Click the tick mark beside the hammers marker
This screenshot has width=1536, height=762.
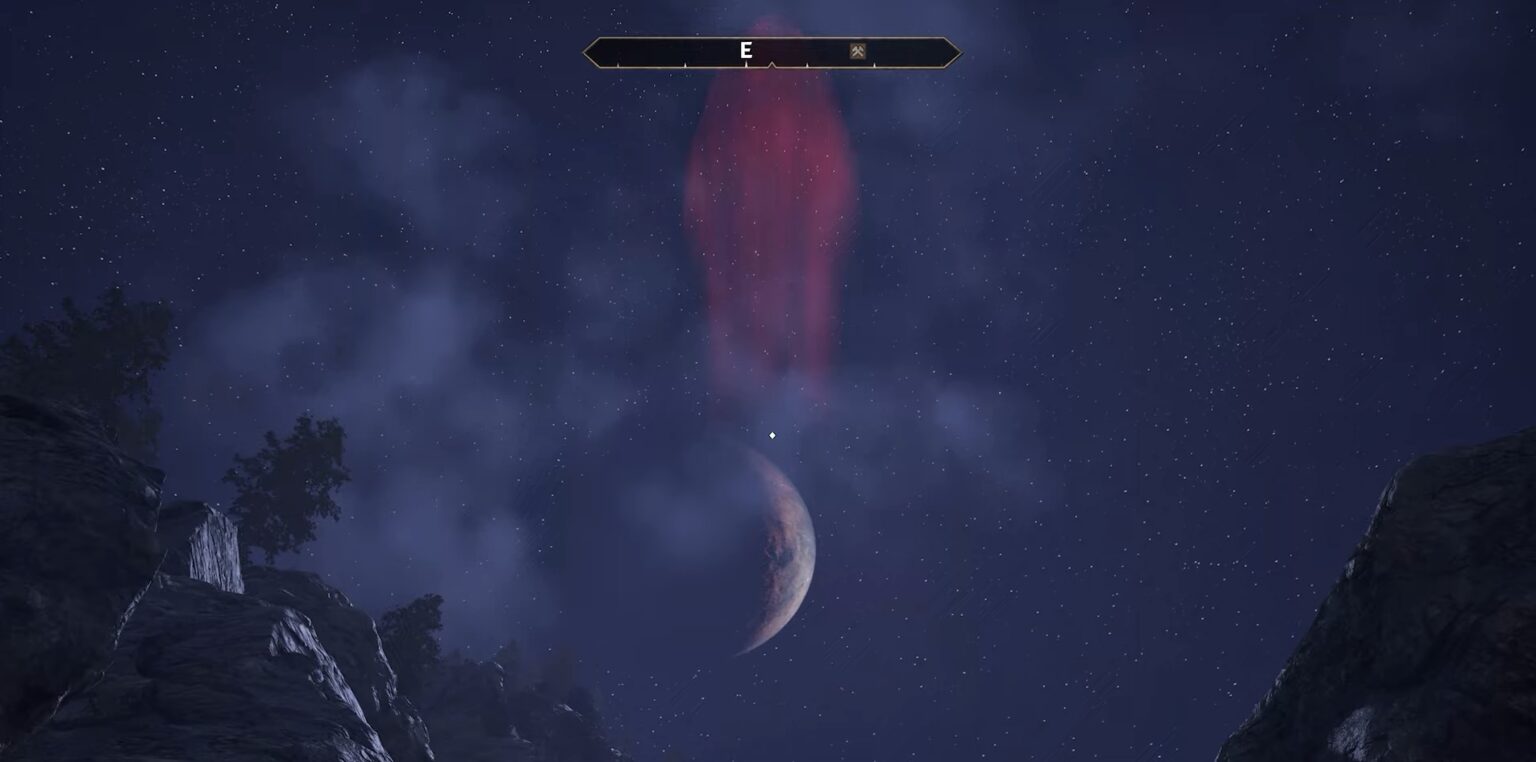[874, 64]
